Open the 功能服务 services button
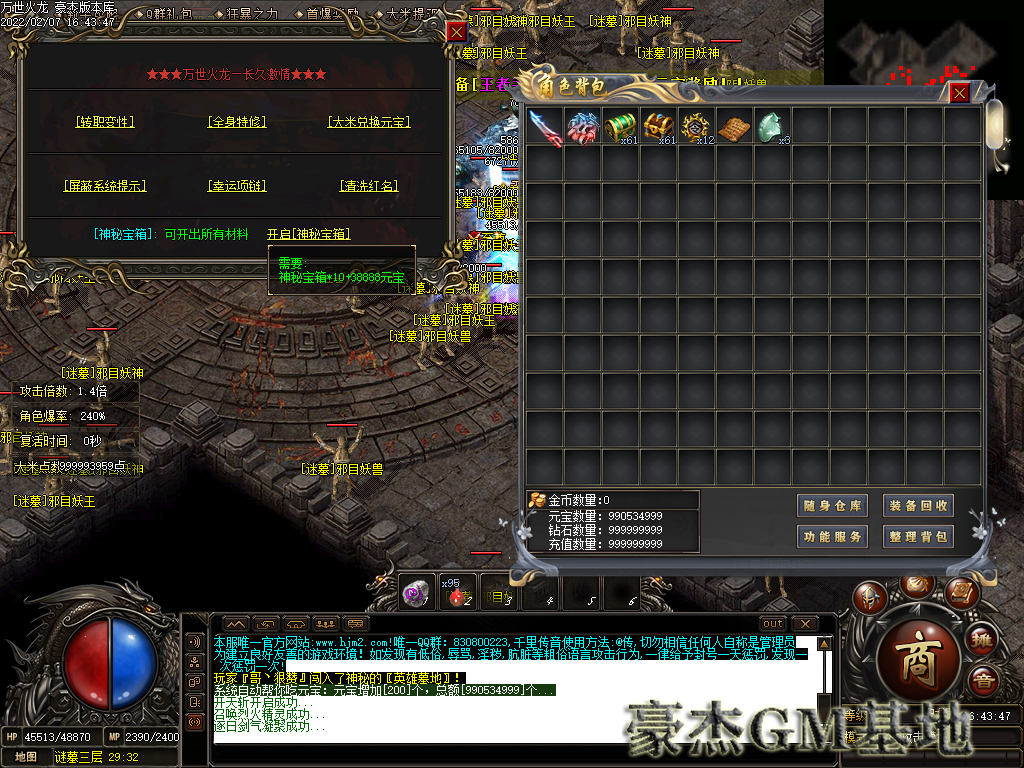Viewport: 1024px width, 768px height. point(832,537)
